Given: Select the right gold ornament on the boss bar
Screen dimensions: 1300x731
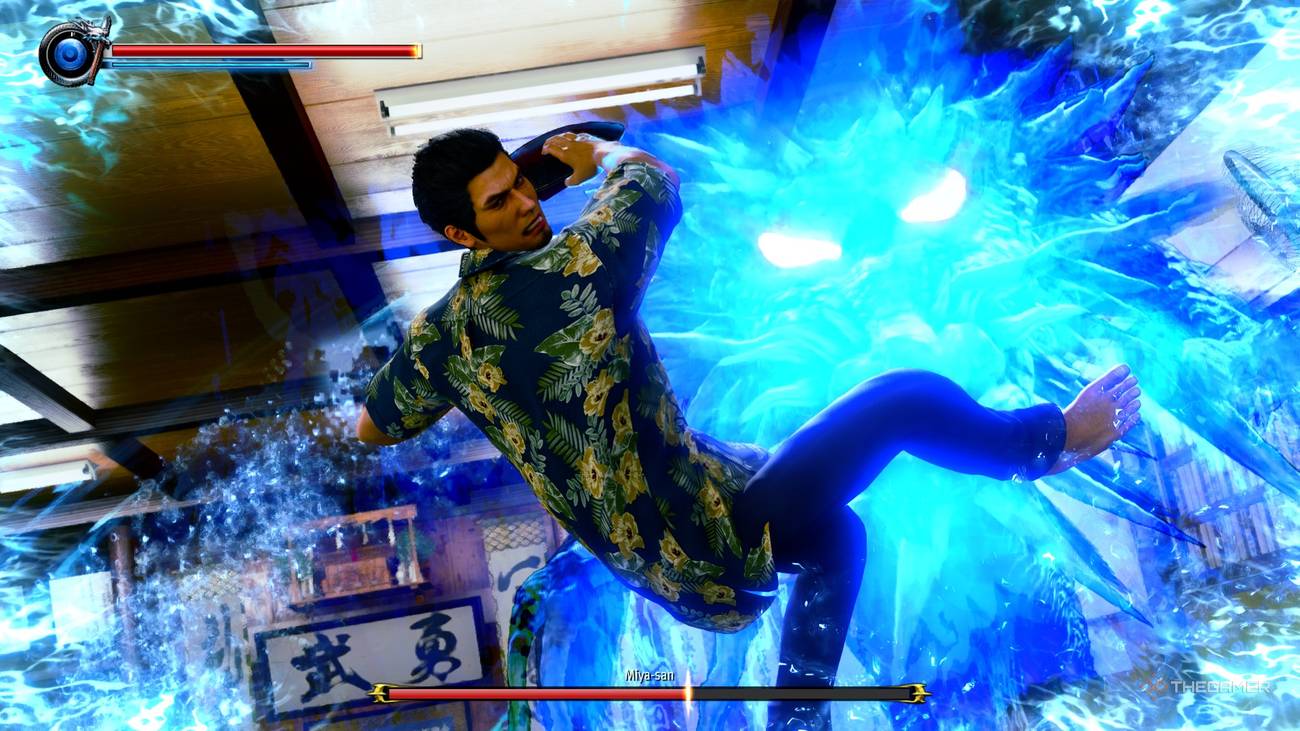Looking at the screenshot, I should point(918,693).
